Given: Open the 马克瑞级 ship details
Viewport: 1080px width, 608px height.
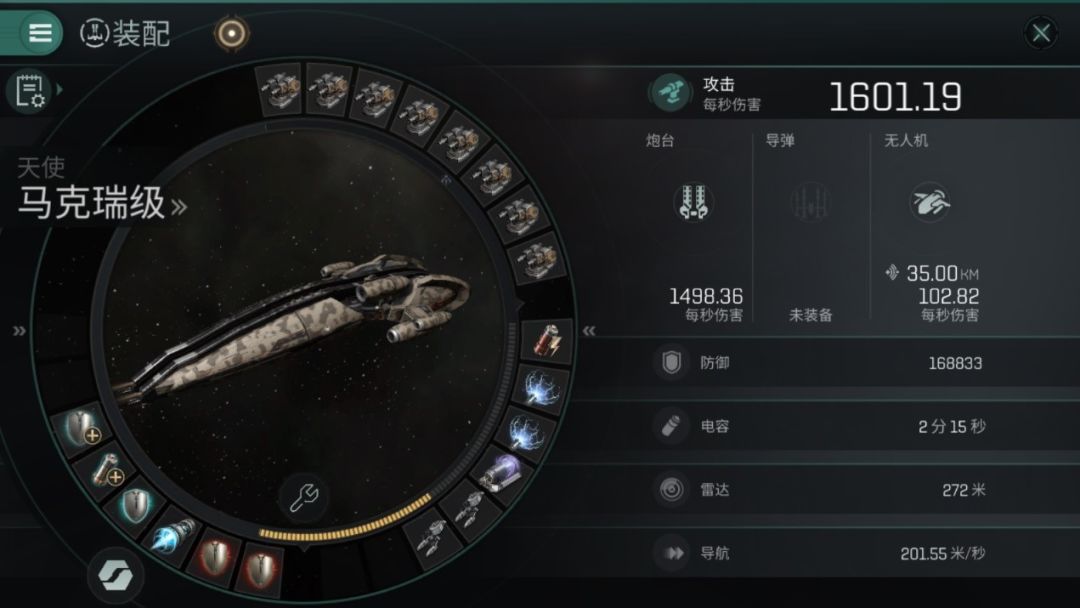Looking at the screenshot, I should point(101,204).
